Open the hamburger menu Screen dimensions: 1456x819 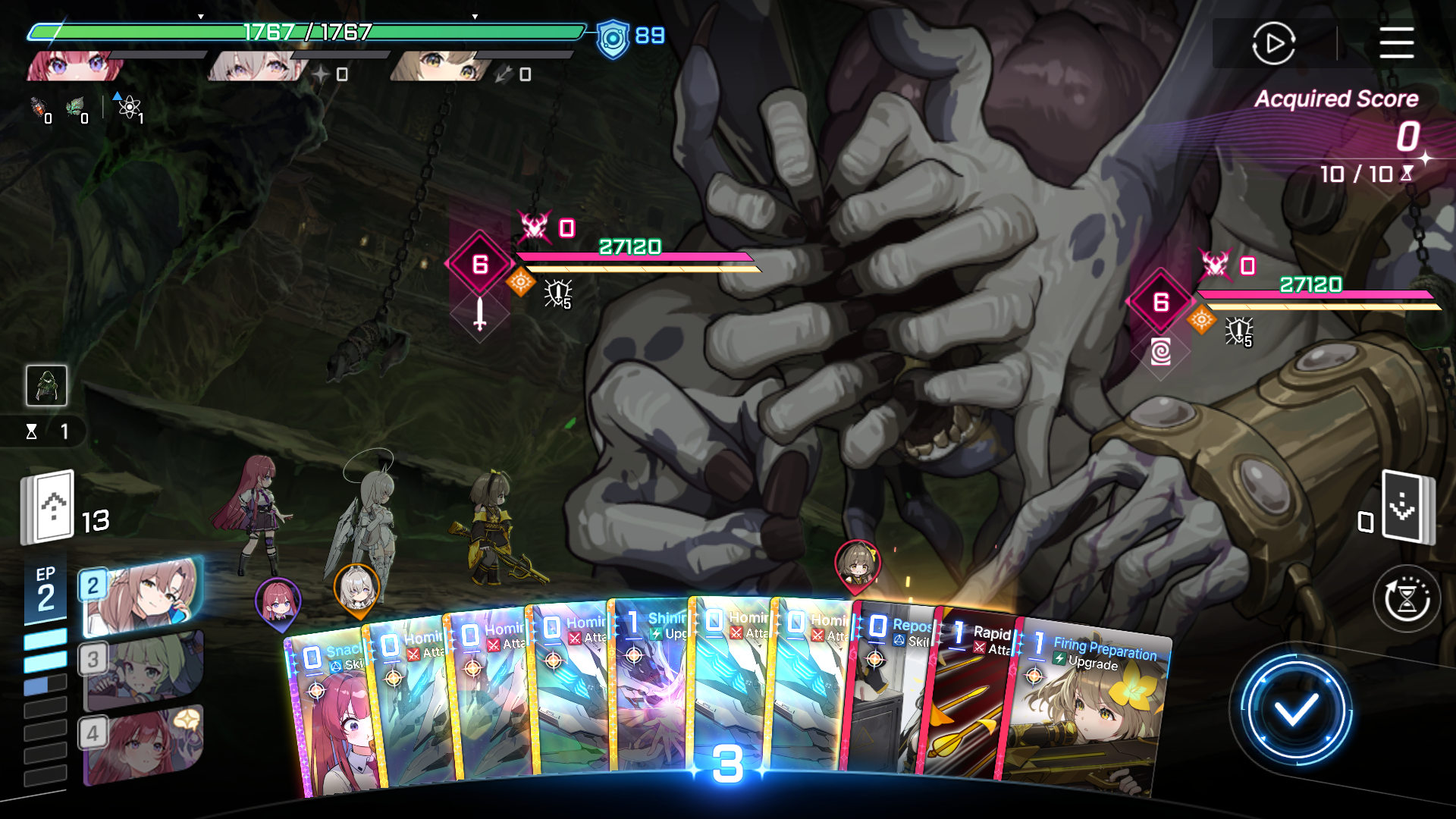pyautogui.click(x=1396, y=43)
